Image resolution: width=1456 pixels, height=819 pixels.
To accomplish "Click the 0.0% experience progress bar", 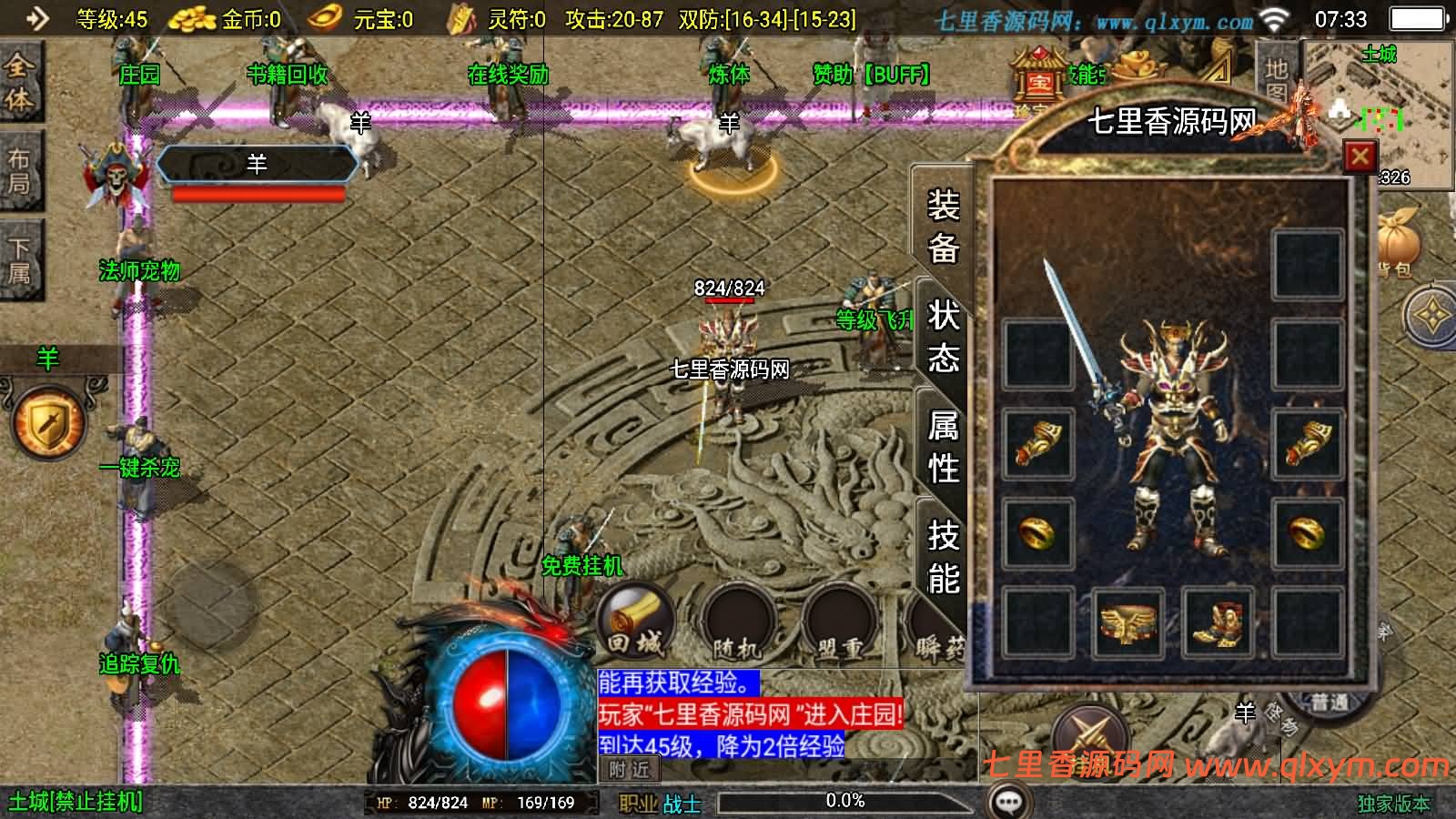I will point(844,802).
